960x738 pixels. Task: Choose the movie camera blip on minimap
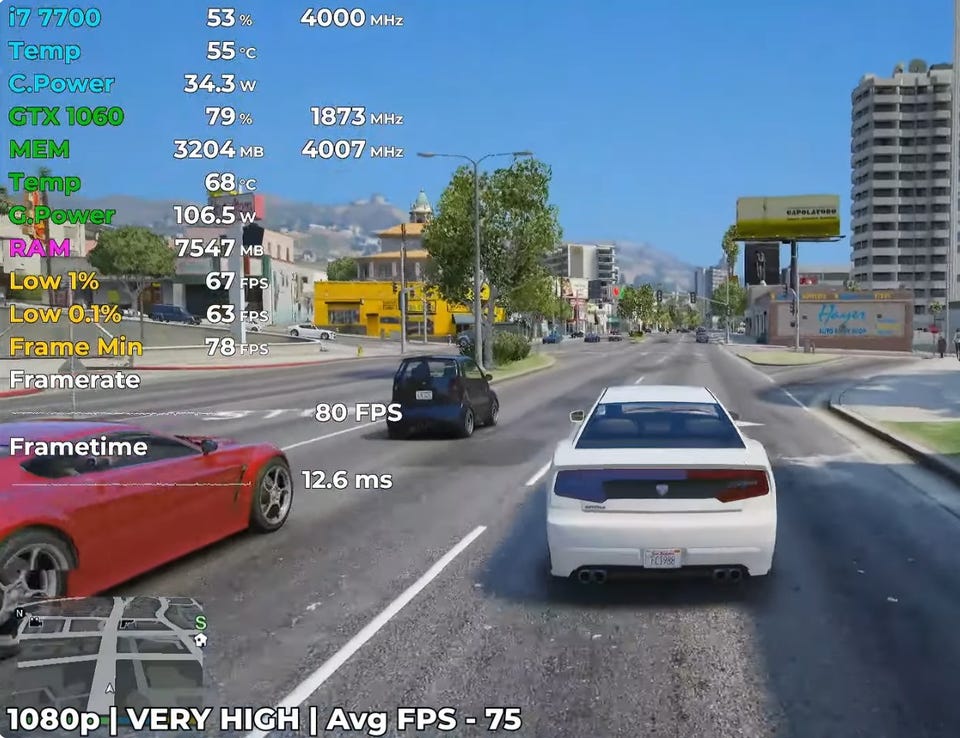(36, 622)
